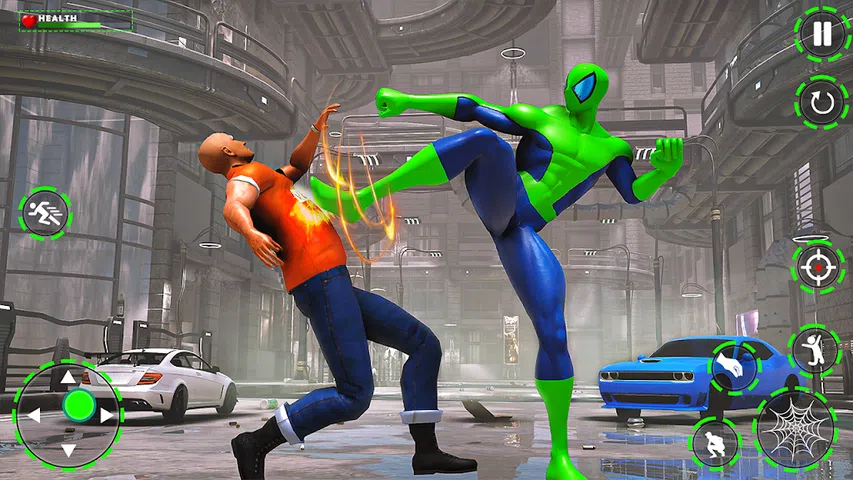The width and height of the screenshot is (853, 480).
Task: Pause the game
Action: (x=821, y=34)
